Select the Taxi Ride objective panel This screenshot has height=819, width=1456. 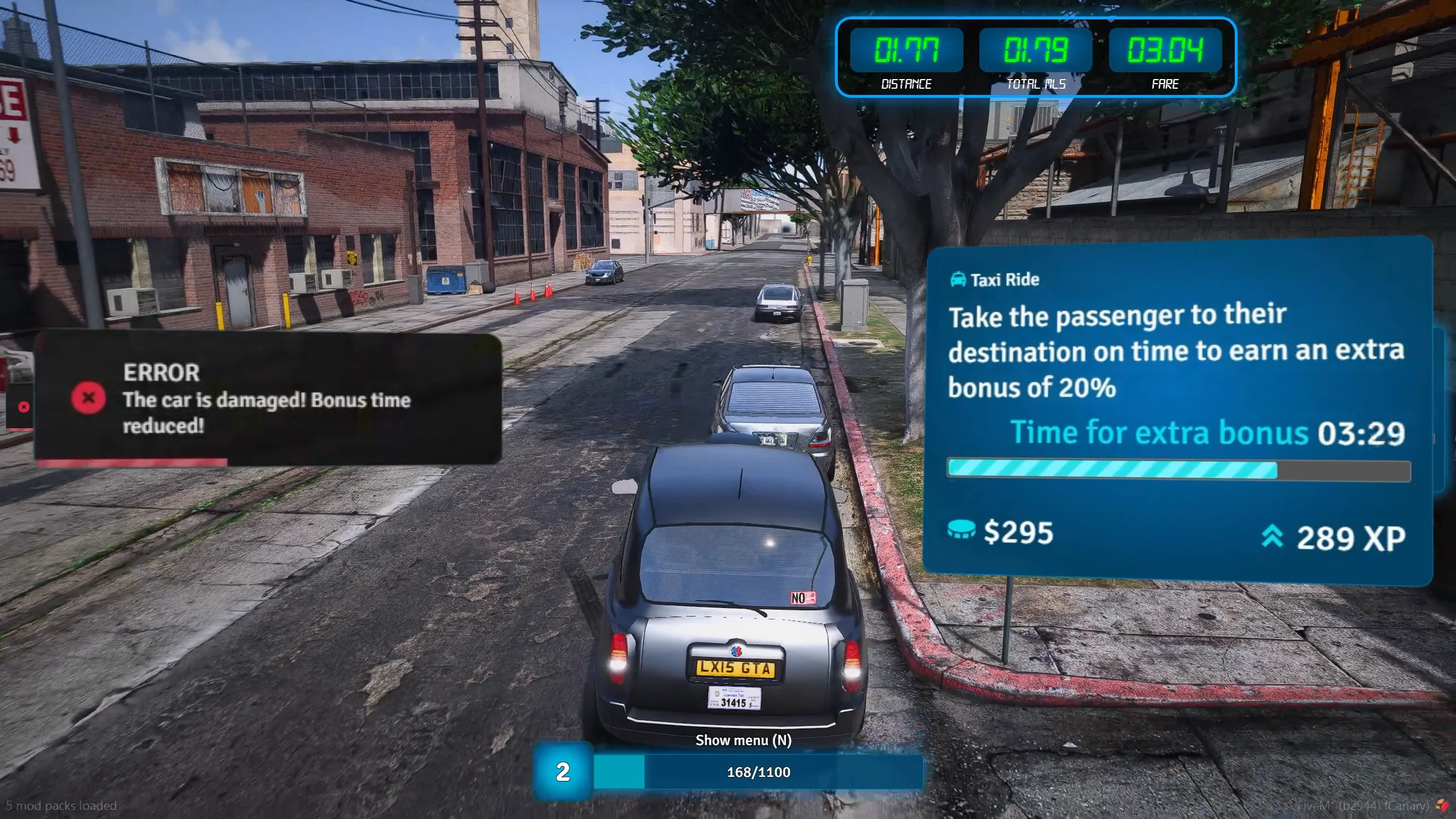click(x=1176, y=409)
